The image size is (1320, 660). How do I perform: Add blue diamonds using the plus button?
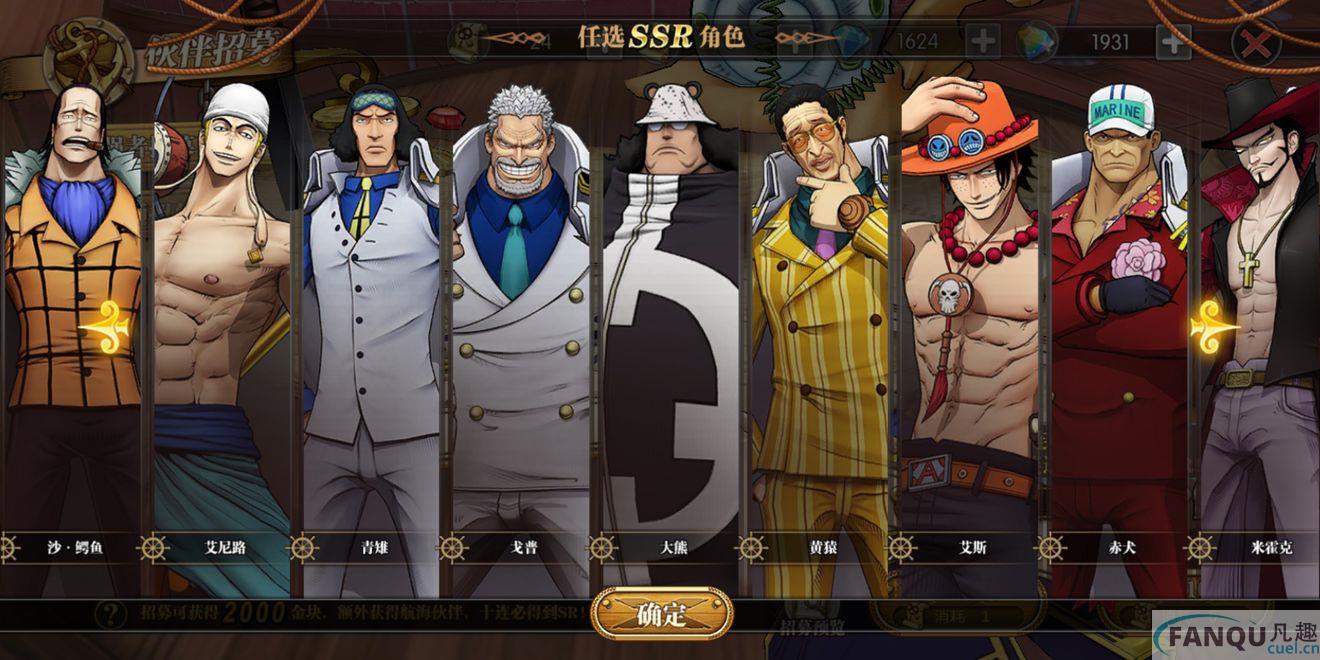[983, 42]
